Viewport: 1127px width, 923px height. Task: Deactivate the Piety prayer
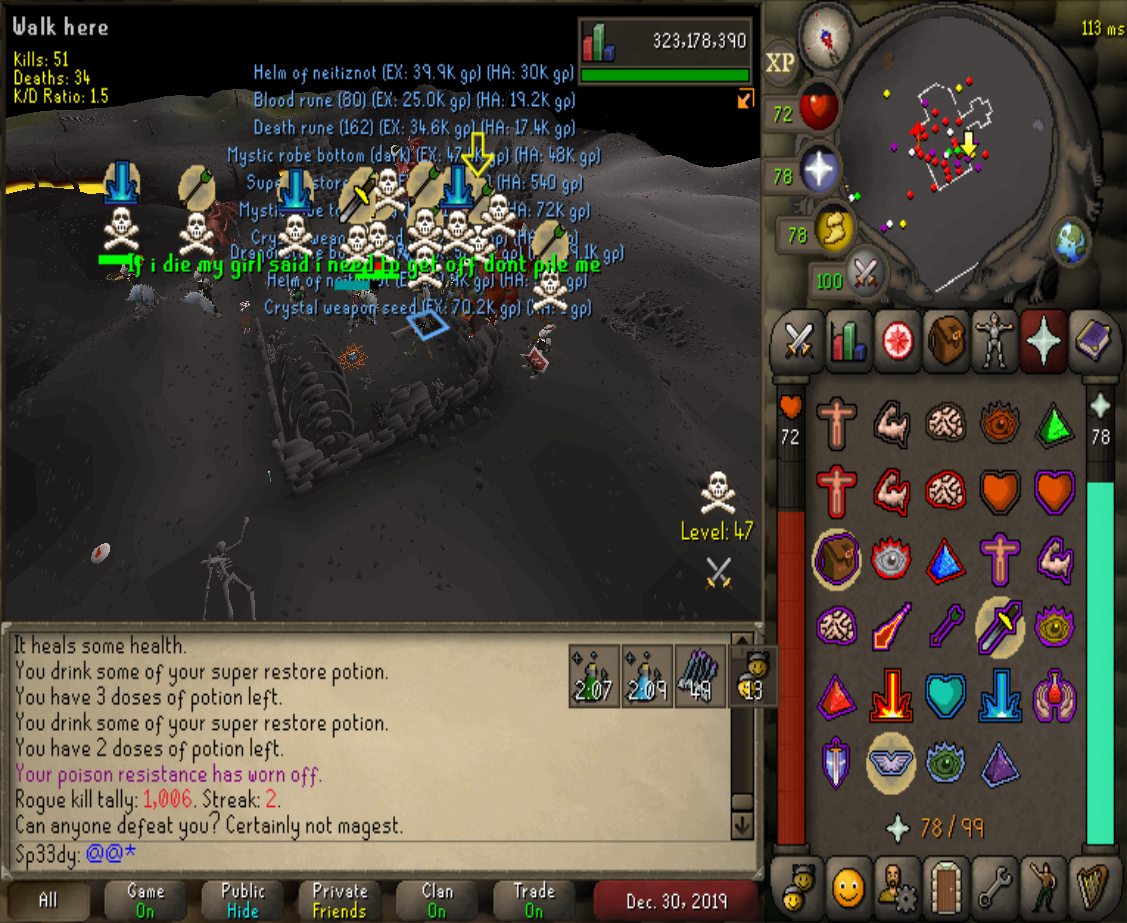890,762
